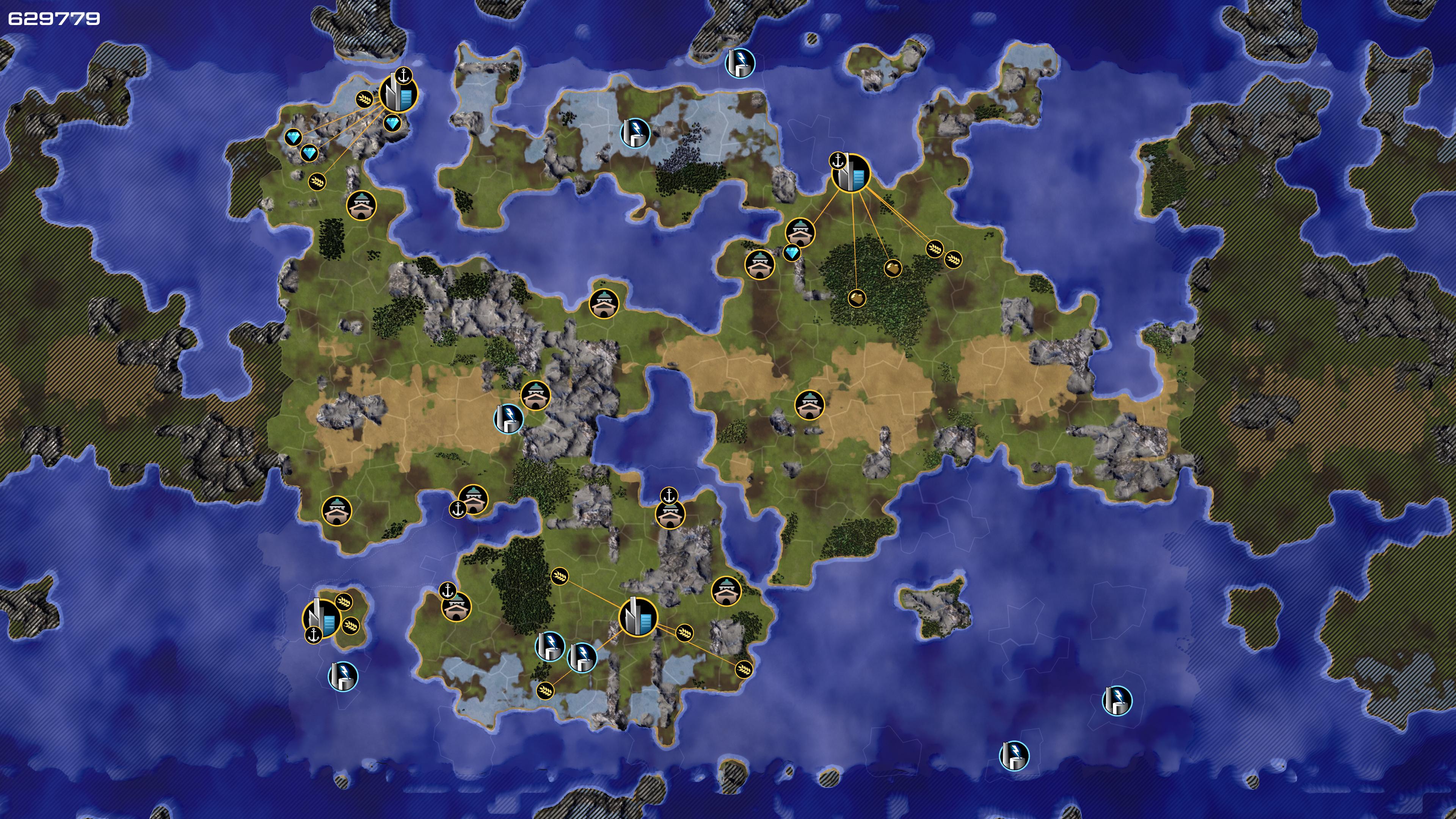Screen dimensions: 1456x819
Task: Click the city marker connected to three diamonds
Action: (x=398, y=94)
